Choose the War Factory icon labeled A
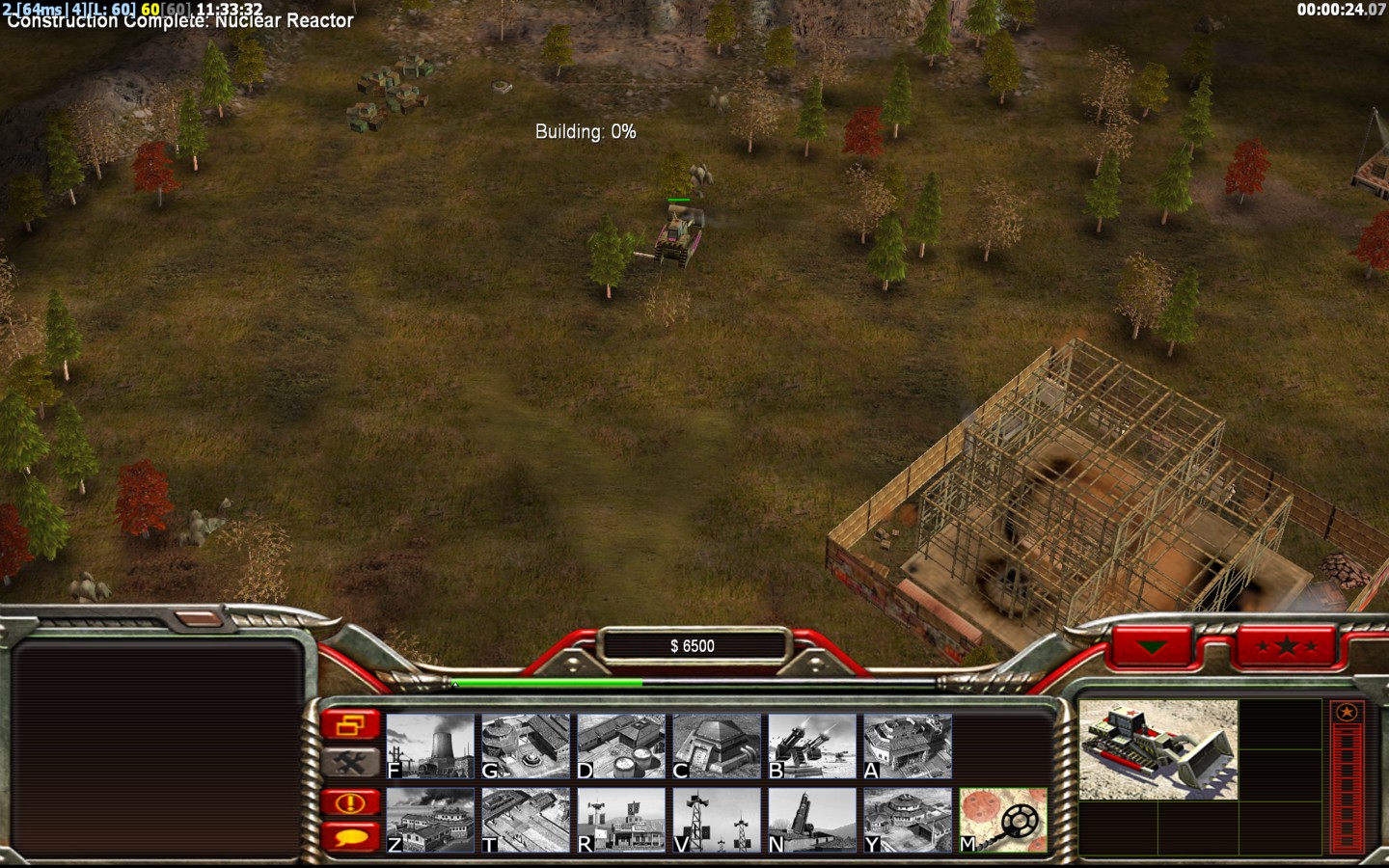 coord(908,746)
